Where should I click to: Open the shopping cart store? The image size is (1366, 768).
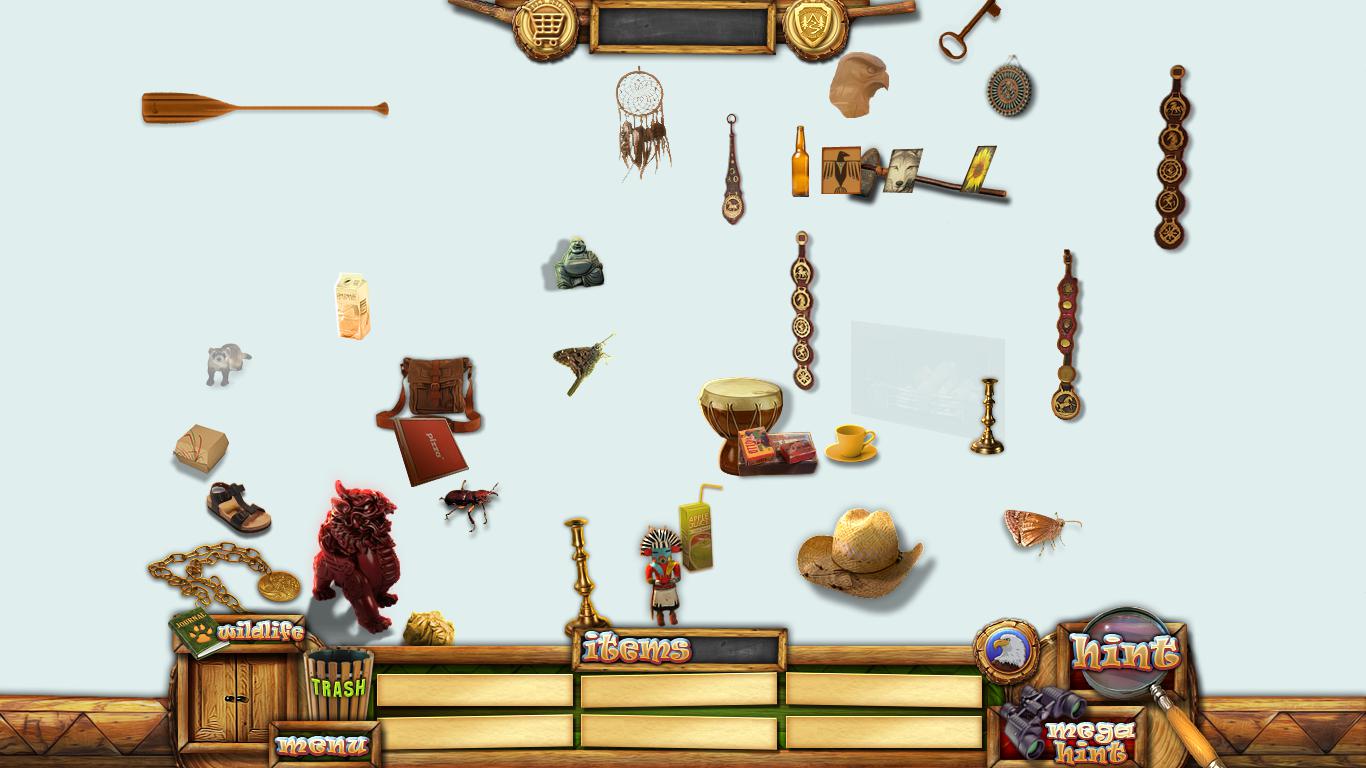click(545, 27)
